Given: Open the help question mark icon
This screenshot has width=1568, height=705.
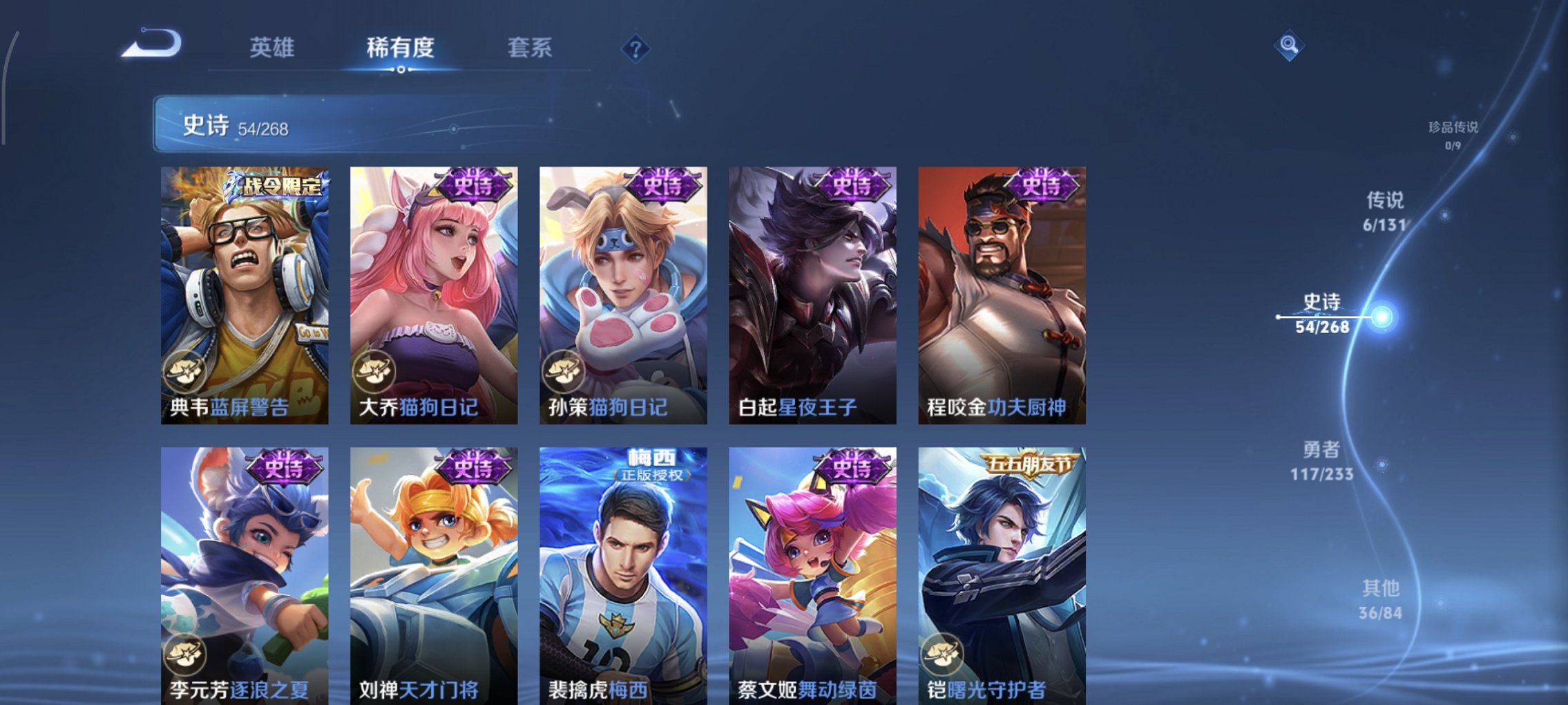Looking at the screenshot, I should [635, 49].
